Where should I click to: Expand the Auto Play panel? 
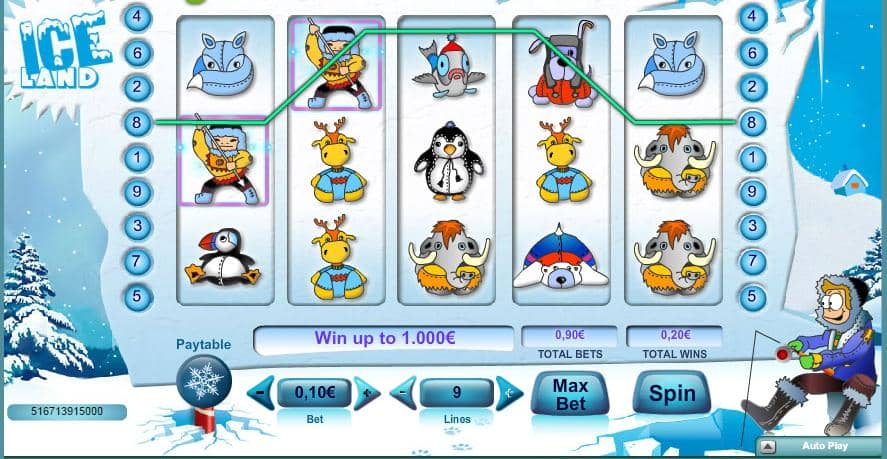point(768,446)
